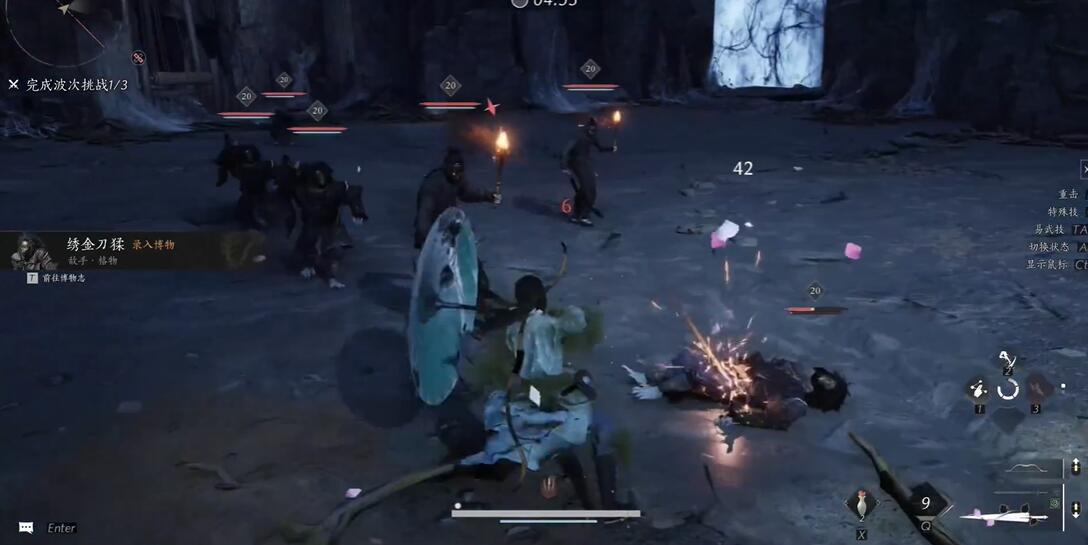Click the upper weapon swap arrows
The image size is (1088, 545).
[1076, 467]
